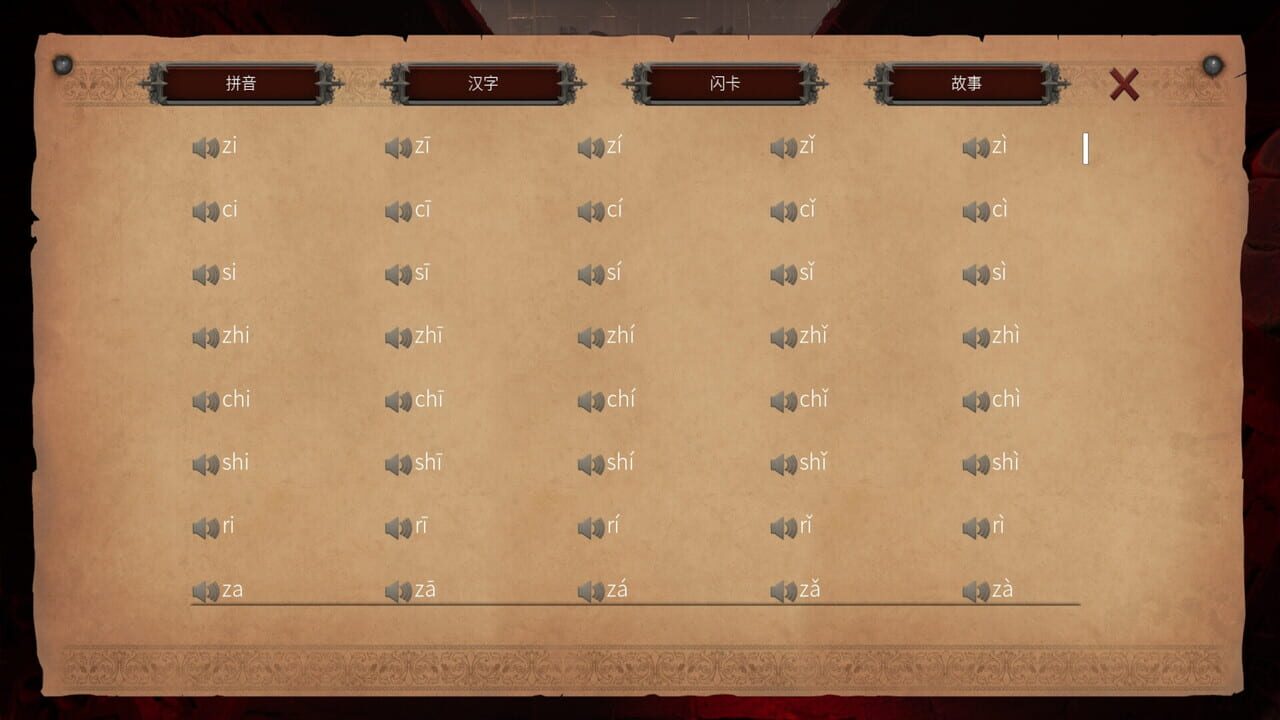Play the pronunciation of cī
This screenshot has height=720, width=1280.
click(399, 210)
